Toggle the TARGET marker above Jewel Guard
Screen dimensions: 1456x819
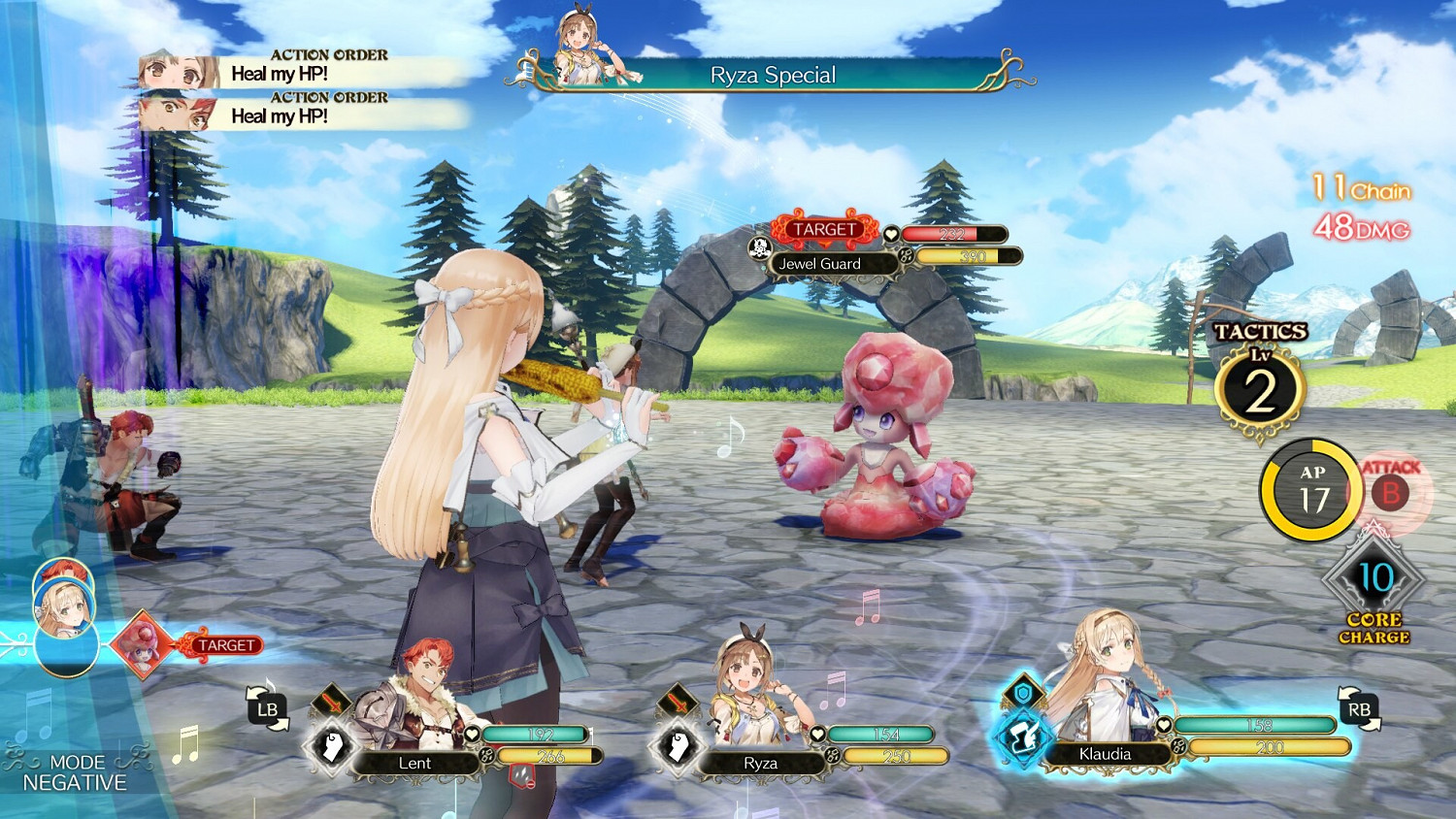[x=824, y=229]
